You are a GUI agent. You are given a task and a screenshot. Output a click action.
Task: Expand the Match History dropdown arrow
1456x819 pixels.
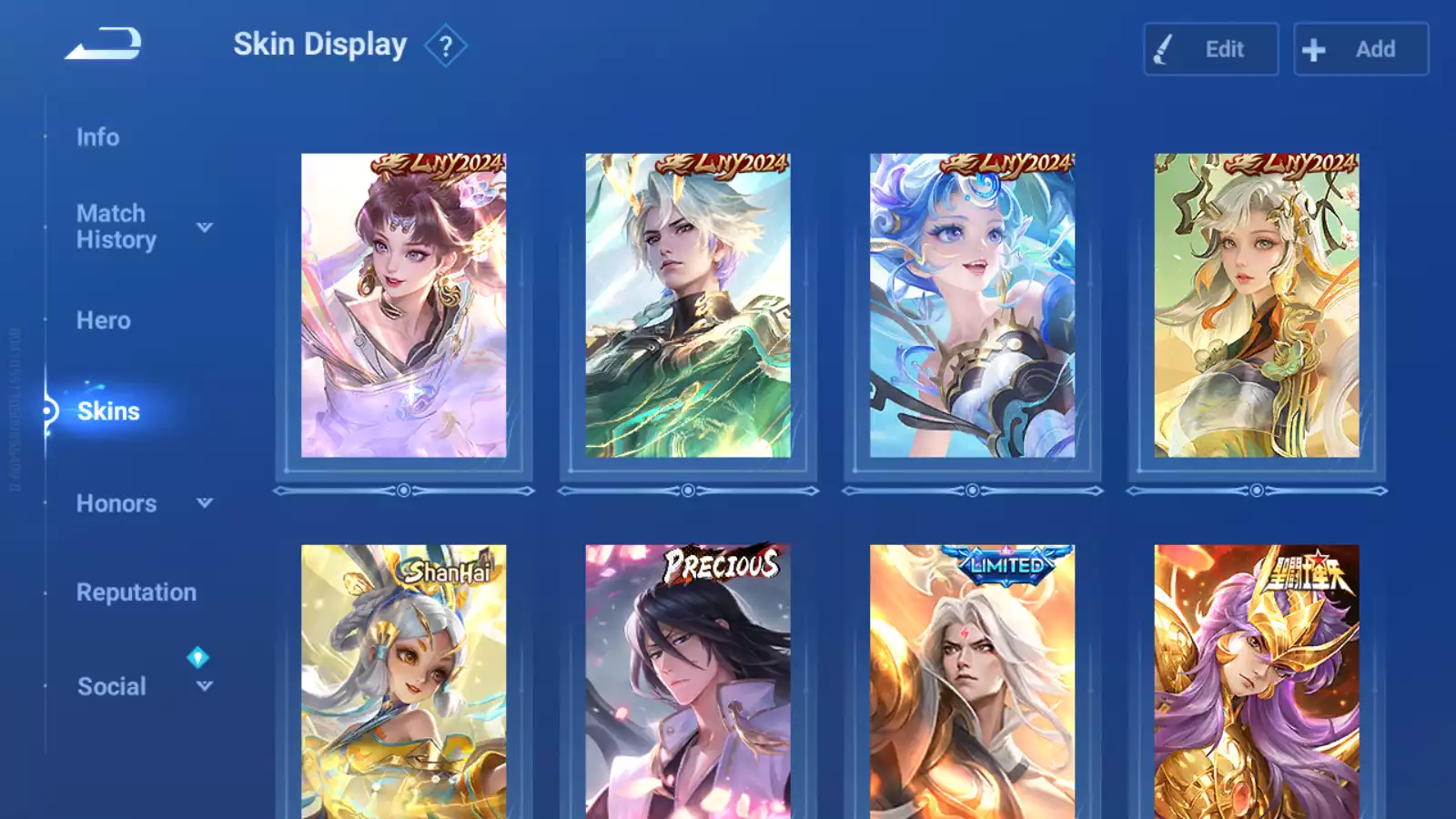205,227
